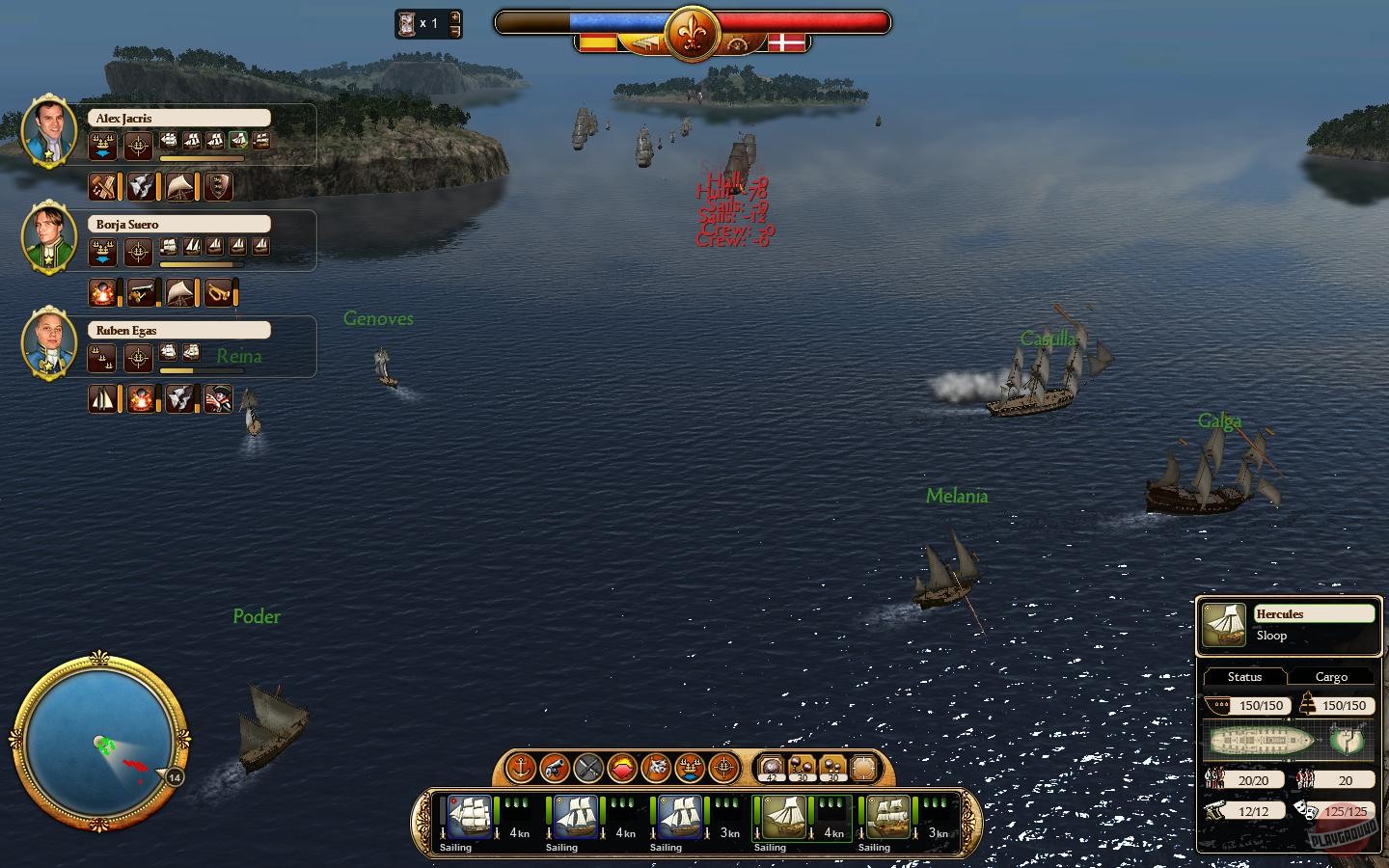
Task: Expand Borja Suero's squadron grouping icon
Action: tap(101, 250)
